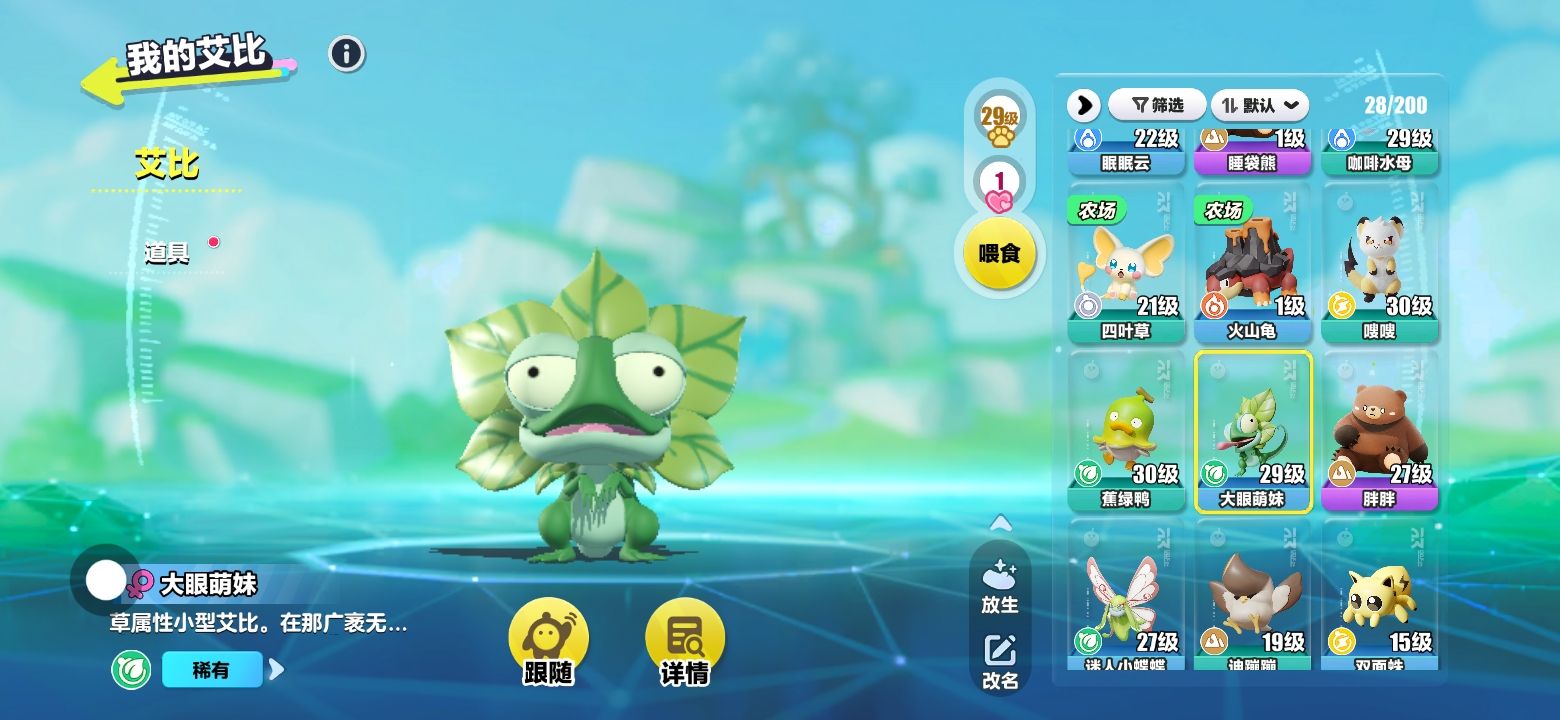Pick the 蕉绿鸭 pet card

point(1126,432)
